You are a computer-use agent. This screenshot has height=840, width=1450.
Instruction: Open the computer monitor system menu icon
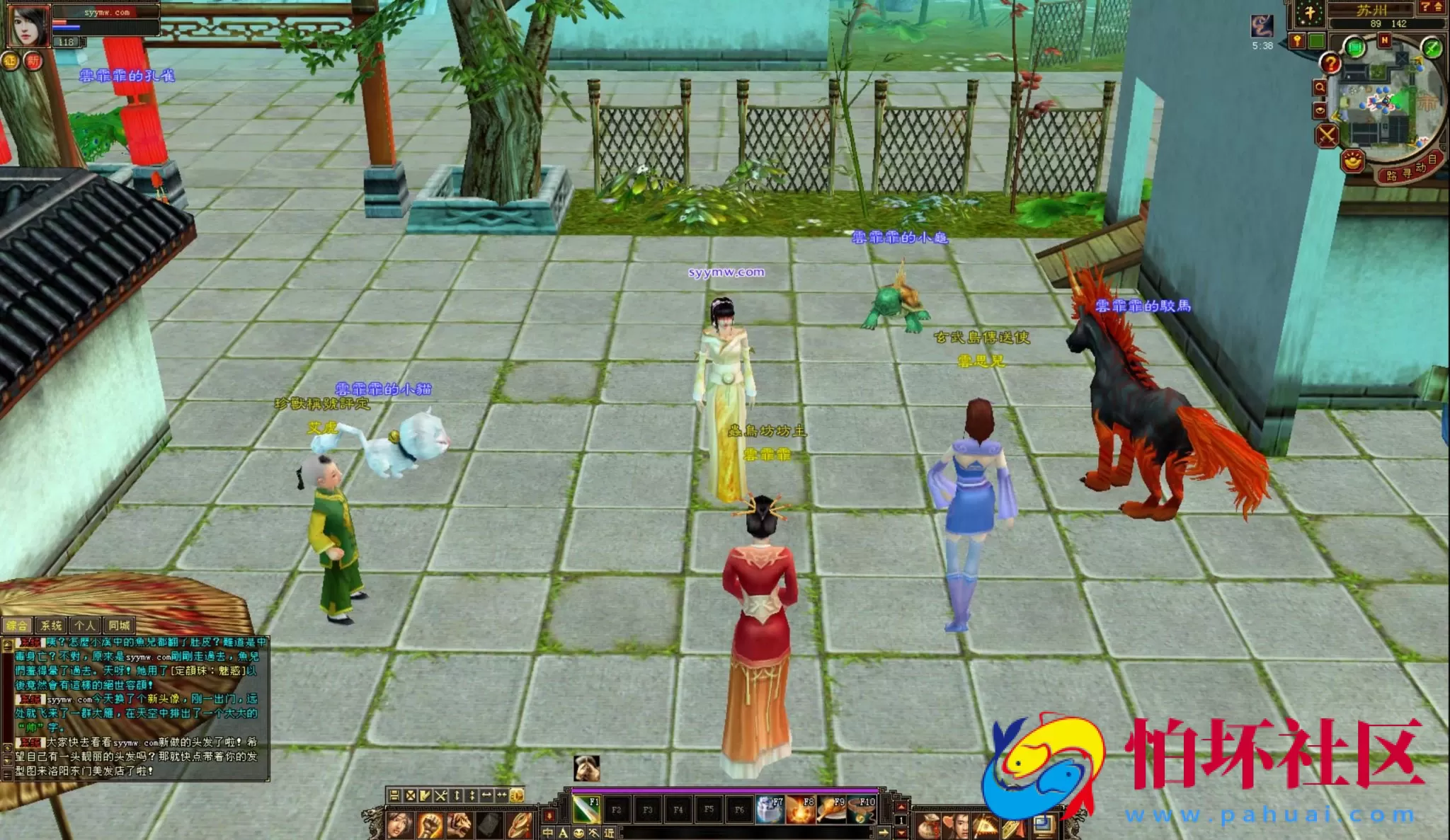point(1043,825)
